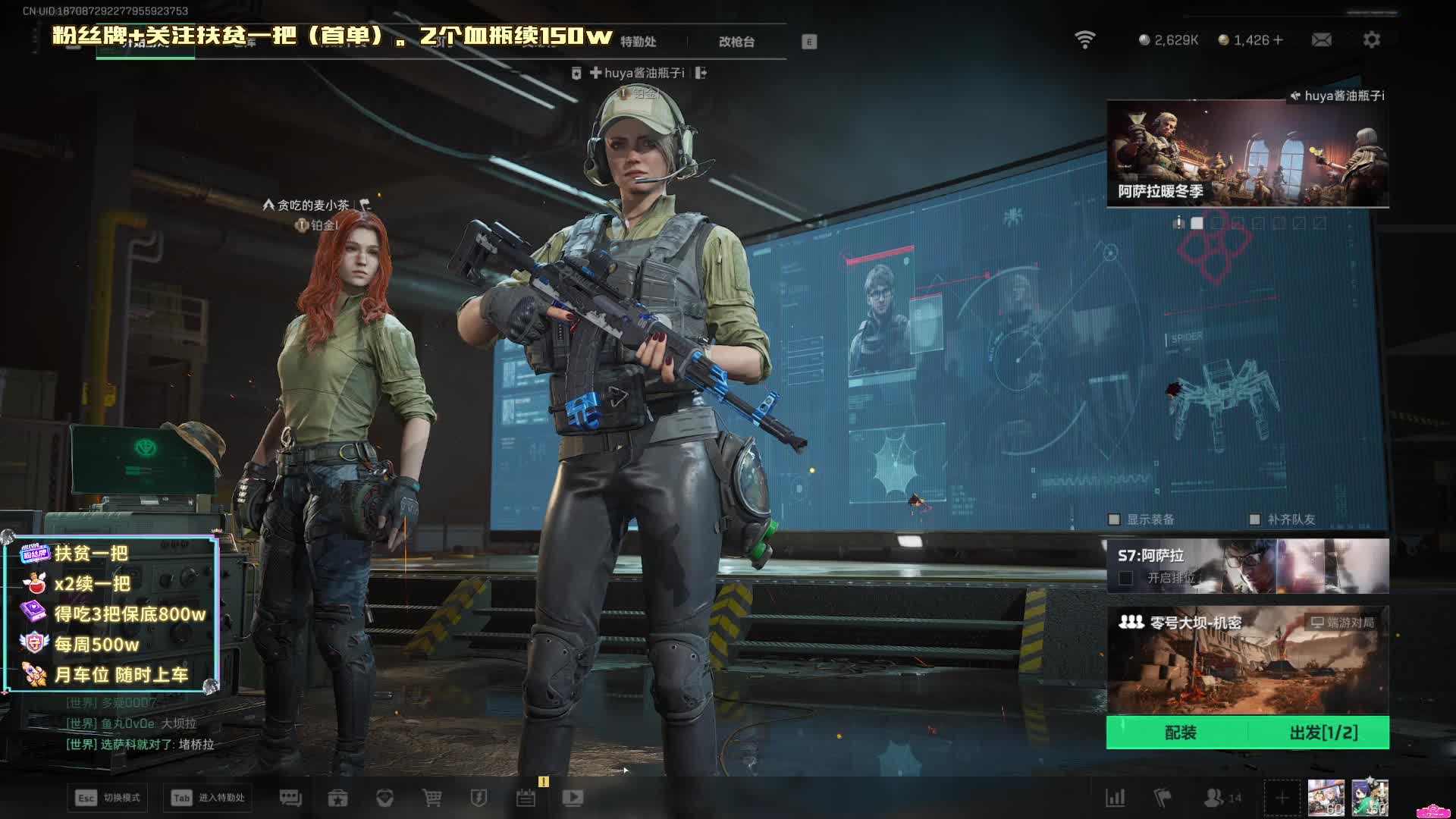1456x819 pixels.
Task: Open the calendar events icon
Action: coord(526,798)
